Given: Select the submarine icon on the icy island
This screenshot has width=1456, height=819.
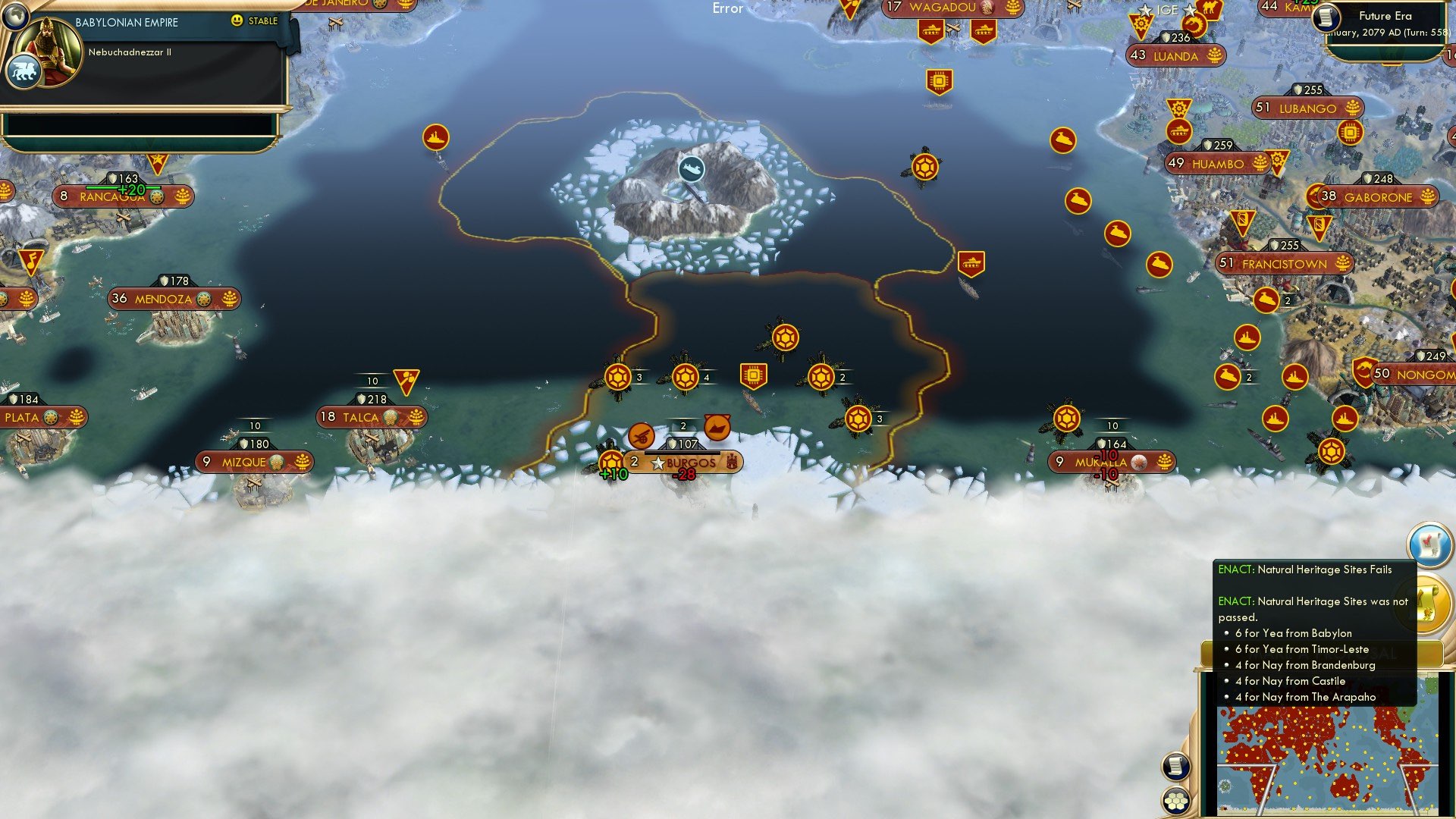Looking at the screenshot, I should (691, 170).
